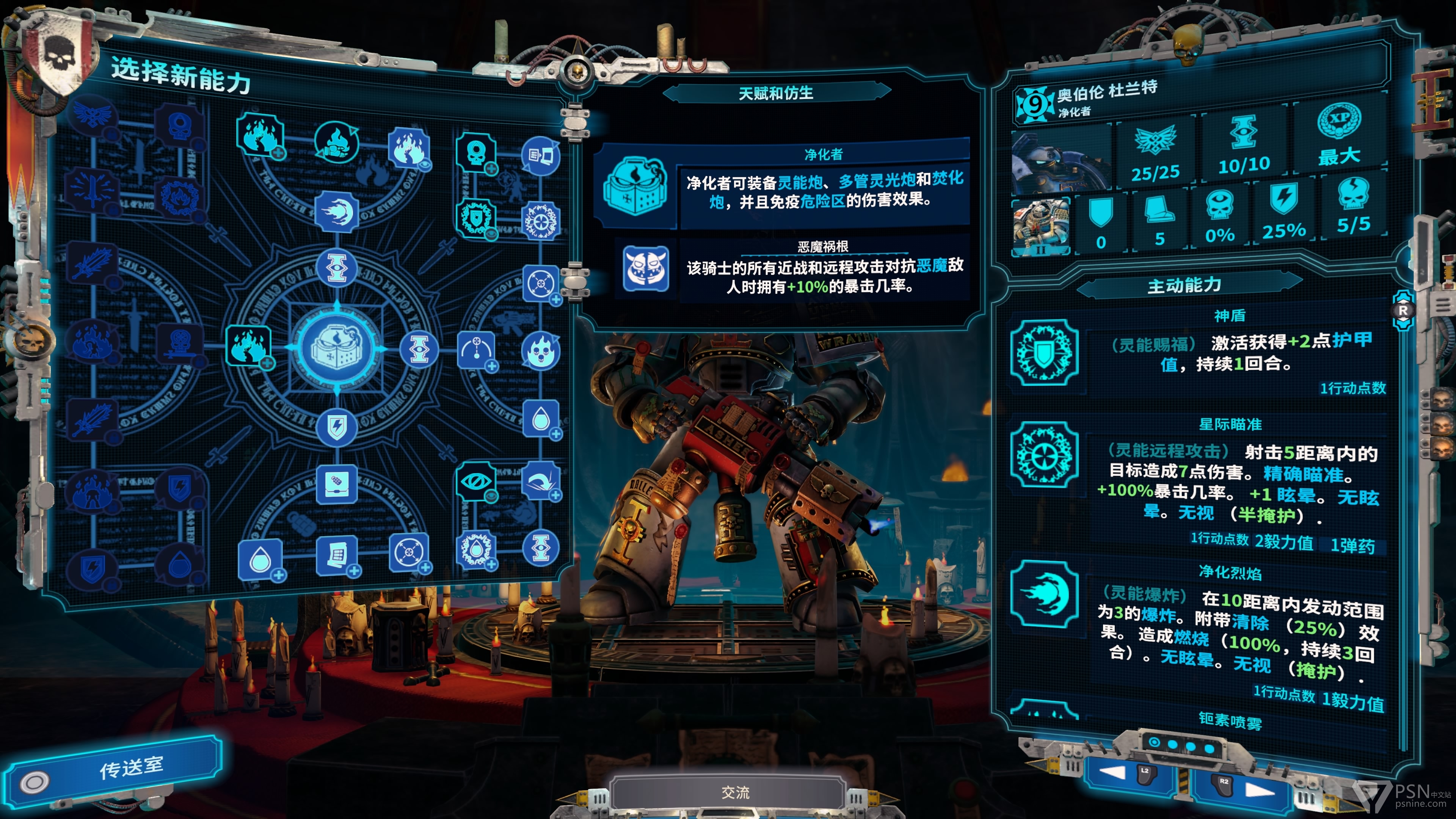Click the 最大 XP badge
The width and height of the screenshot is (1456, 819).
point(1338,136)
